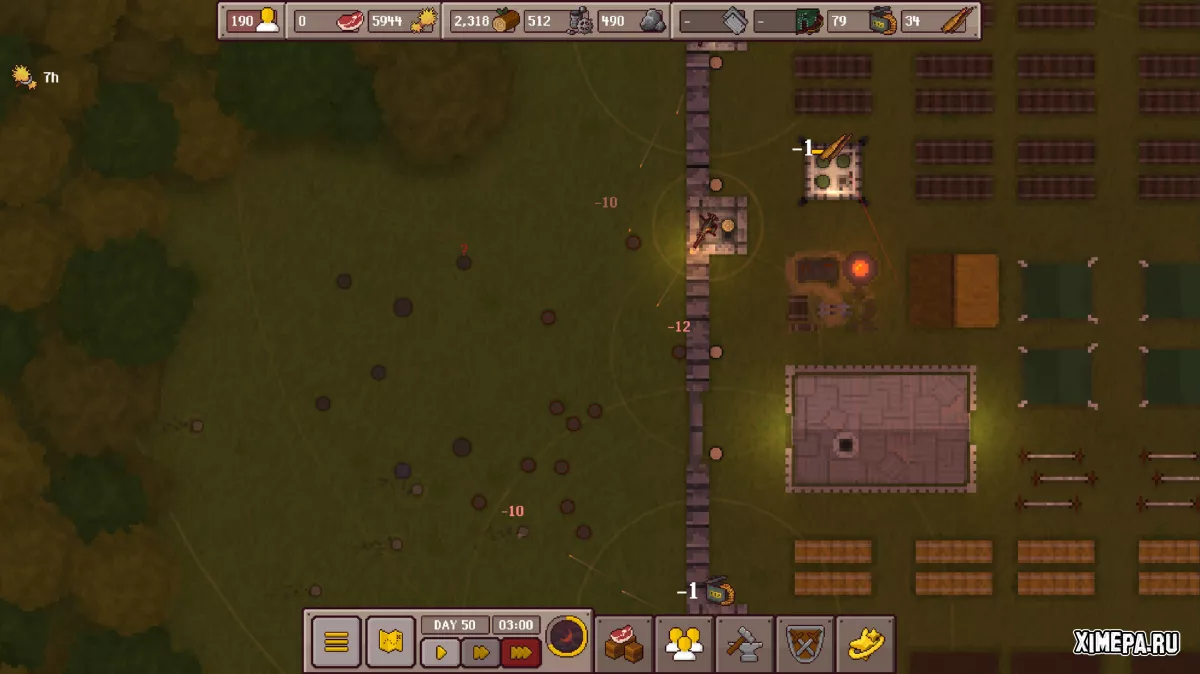Open the hamburger main menu
This screenshot has height=674, width=1200.
click(x=336, y=641)
